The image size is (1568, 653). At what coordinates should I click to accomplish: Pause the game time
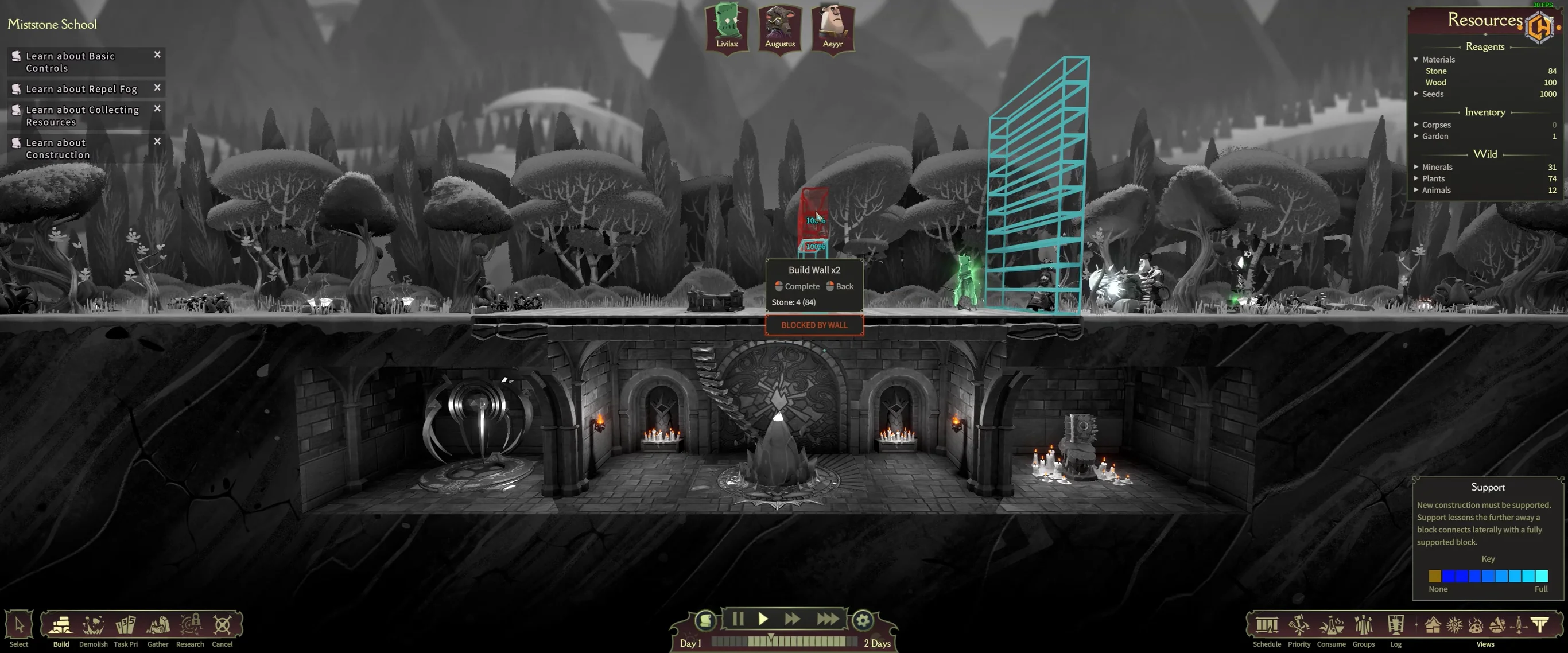(738, 619)
